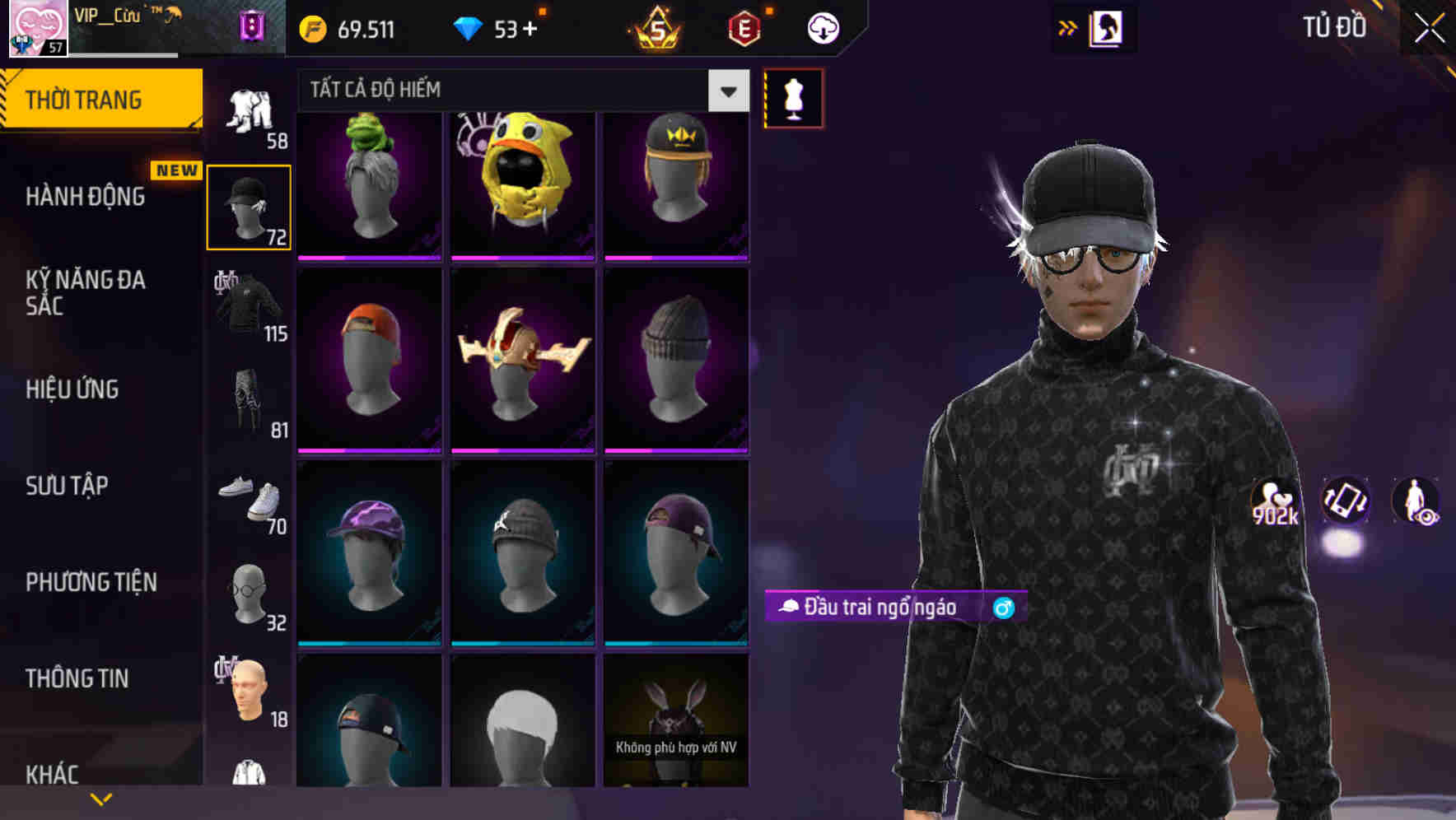Image resolution: width=1456 pixels, height=820 pixels.
Task: Open the cloud download icon in top bar
Action: coord(822,27)
